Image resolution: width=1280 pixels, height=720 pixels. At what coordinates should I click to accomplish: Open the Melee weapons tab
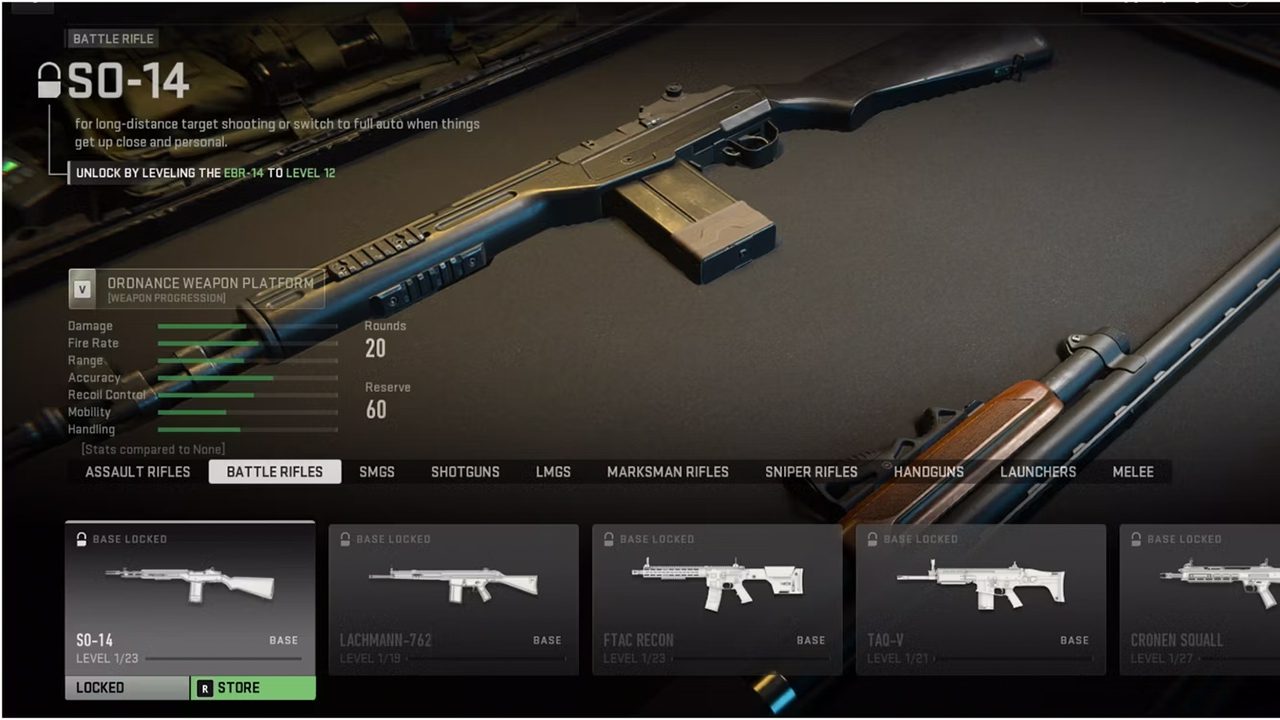(x=1133, y=472)
